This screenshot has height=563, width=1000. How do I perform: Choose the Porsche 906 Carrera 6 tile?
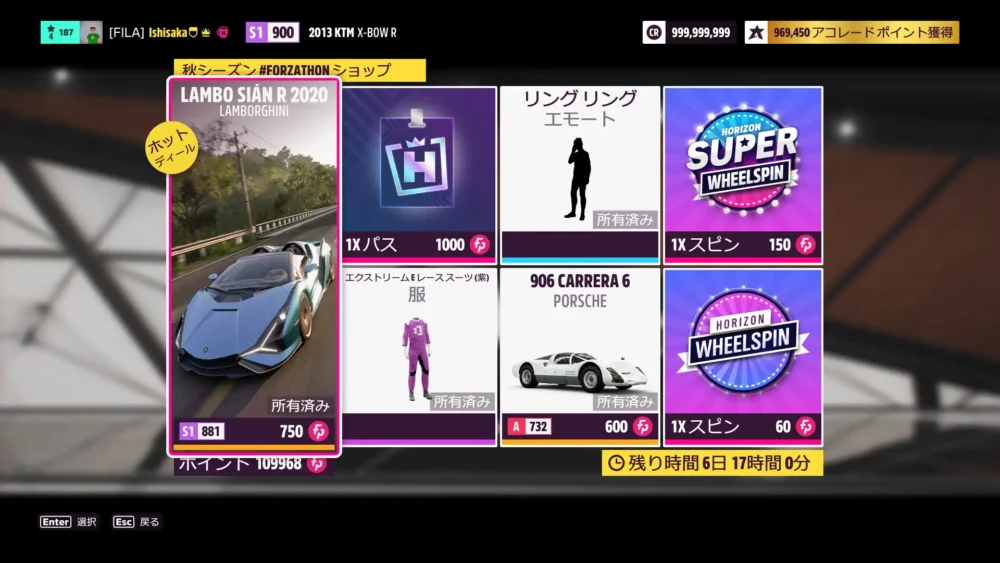[x=580, y=356]
